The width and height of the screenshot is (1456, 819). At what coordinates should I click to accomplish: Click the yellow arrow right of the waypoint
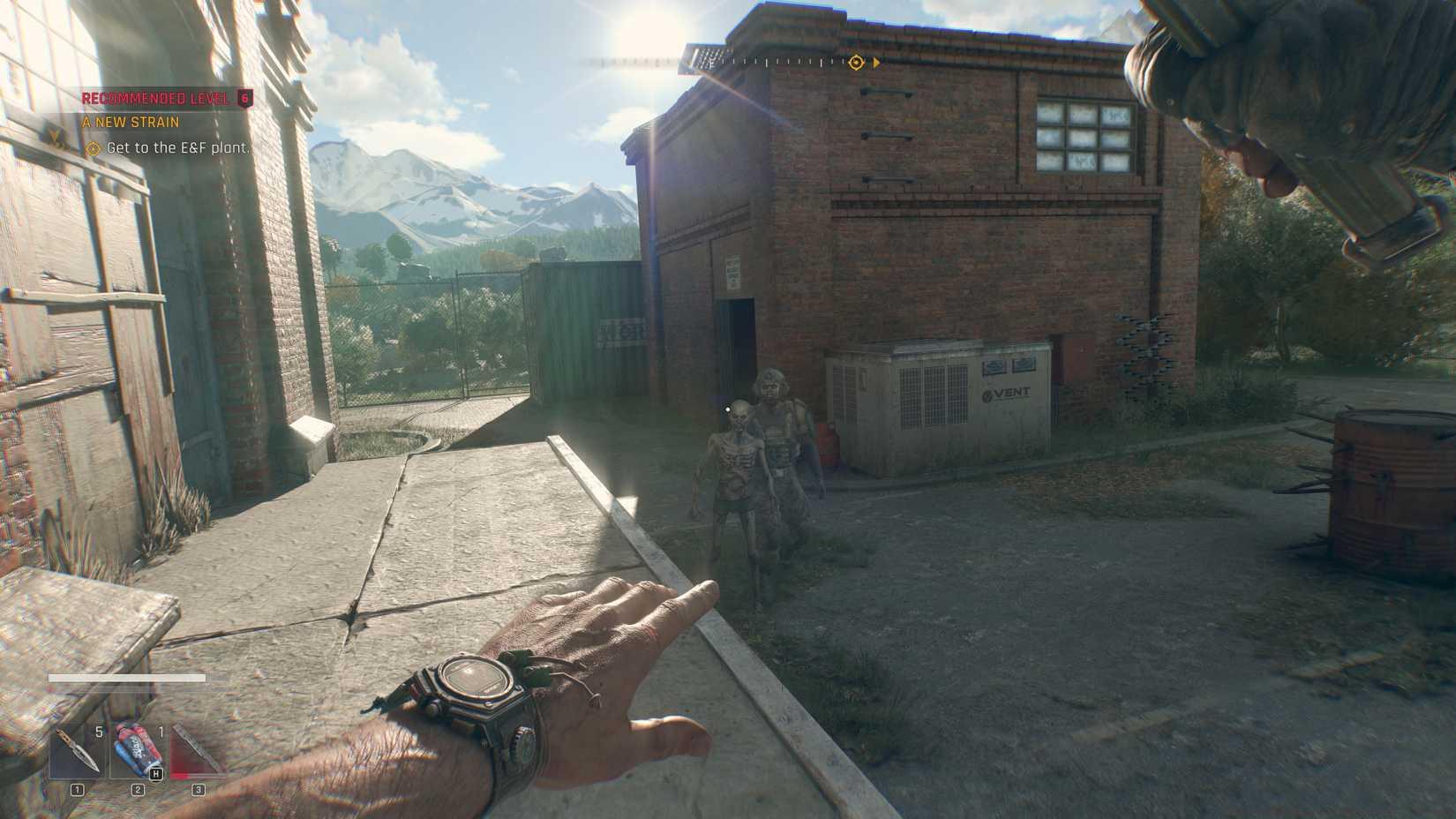coord(876,62)
